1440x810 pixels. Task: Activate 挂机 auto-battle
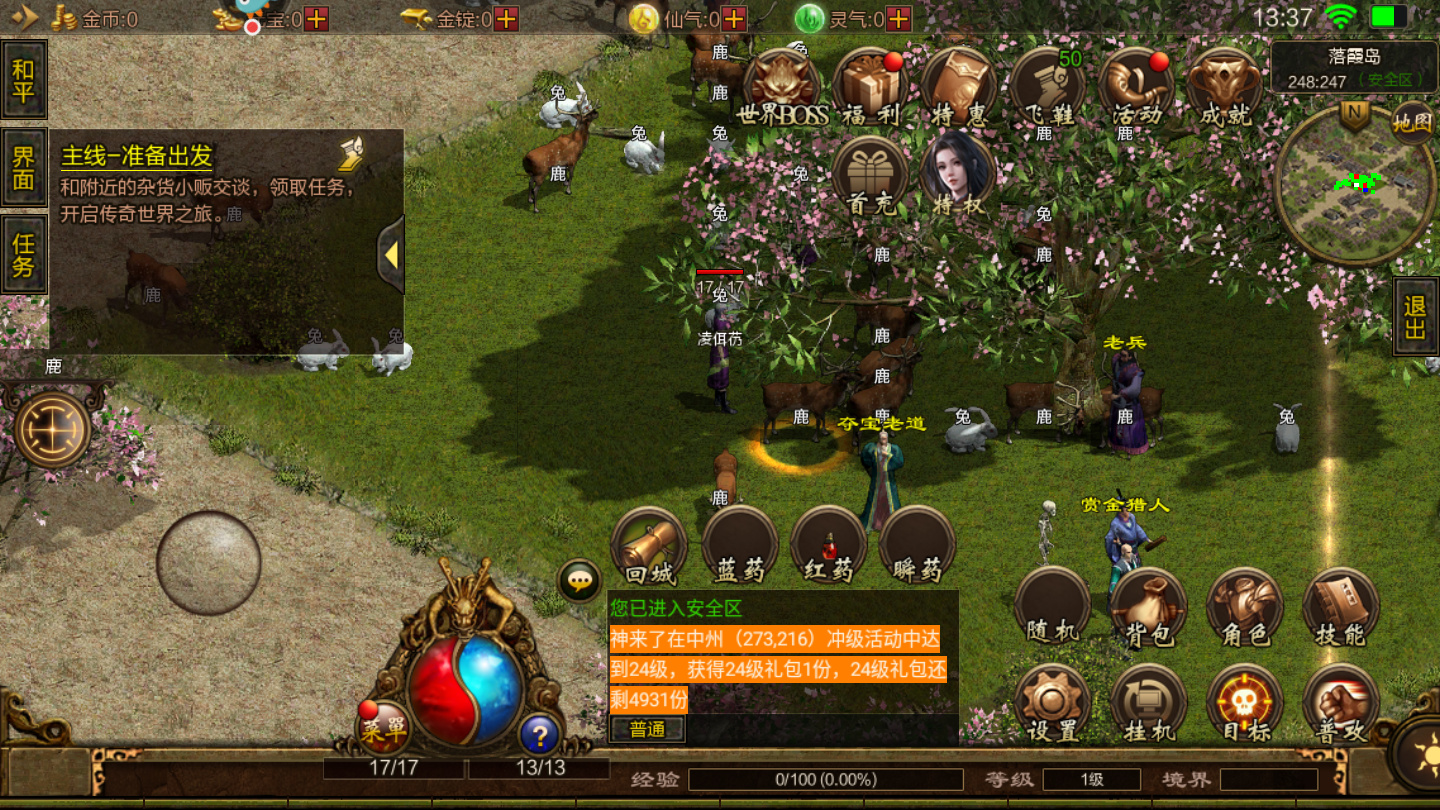tap(1149, 704)
